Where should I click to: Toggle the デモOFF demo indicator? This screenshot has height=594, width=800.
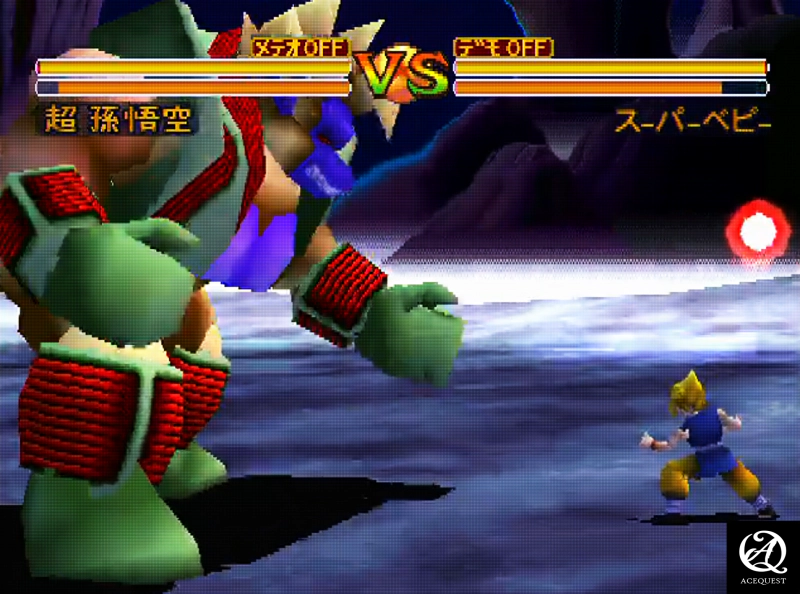(x=504, y=47)
